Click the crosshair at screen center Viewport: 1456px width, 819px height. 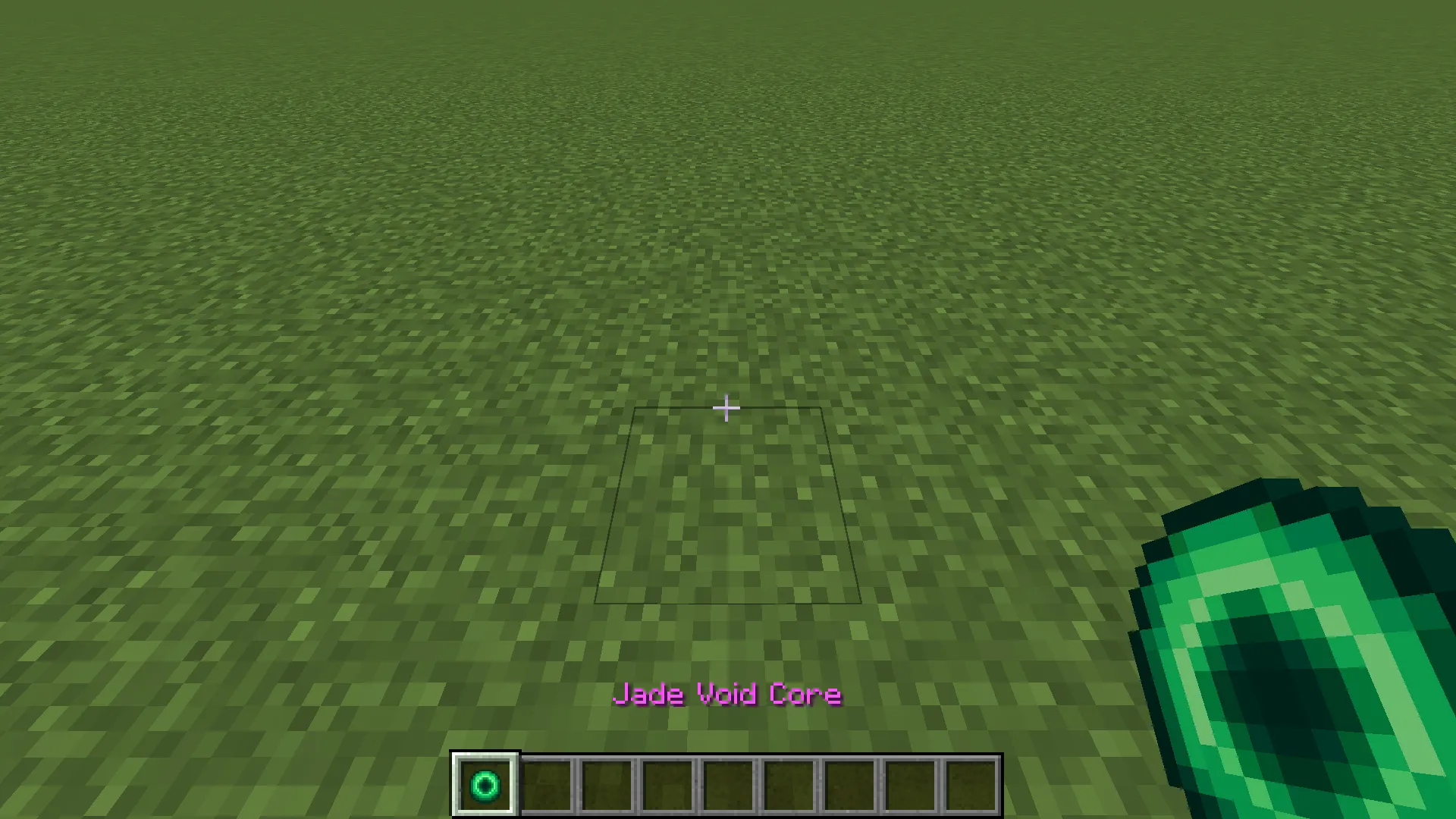[x=726, y=409]
